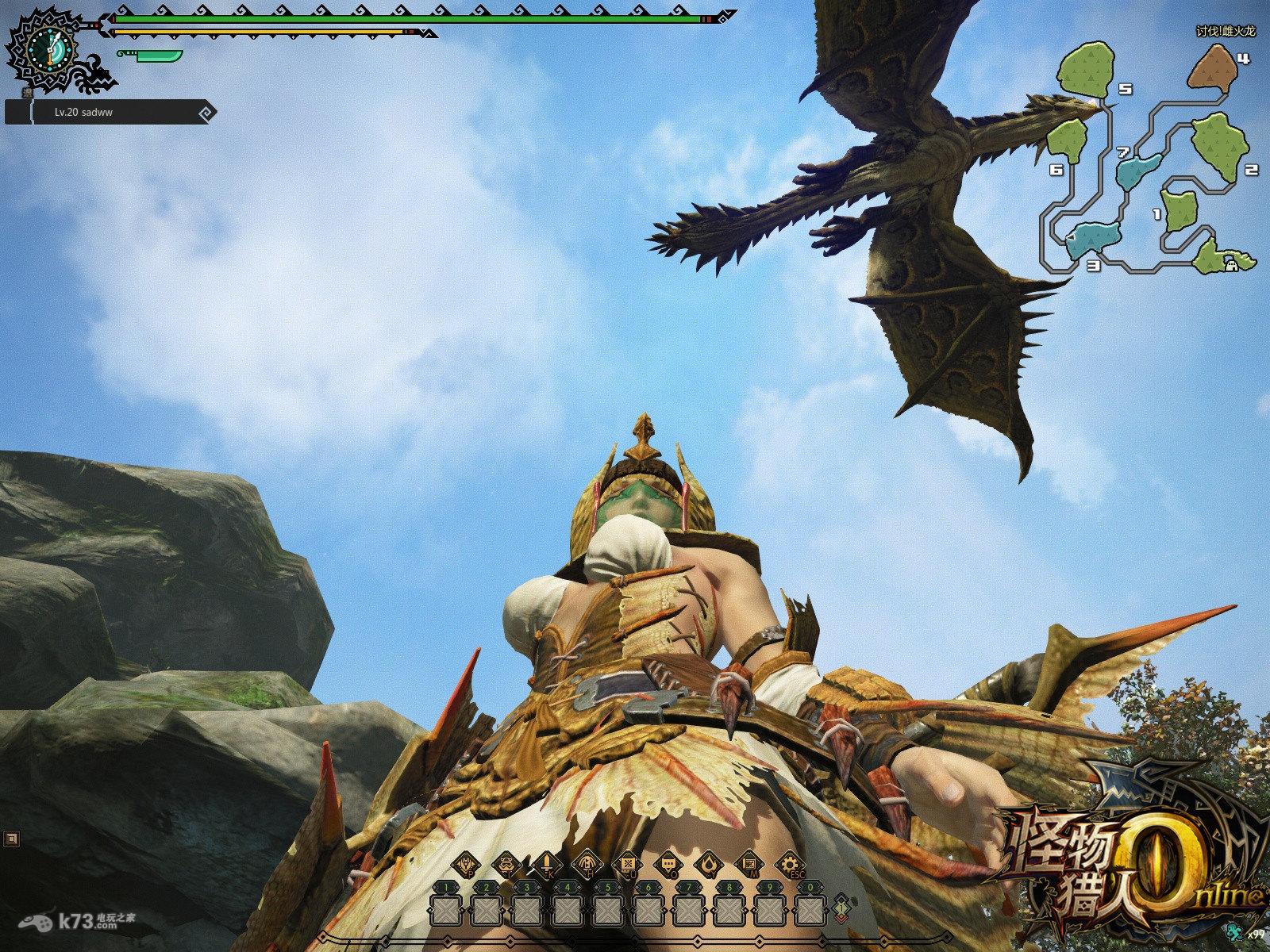Open the settings gear menu icon
Viewport: 1270px width, 952px height.
click(x=789, y=863)
